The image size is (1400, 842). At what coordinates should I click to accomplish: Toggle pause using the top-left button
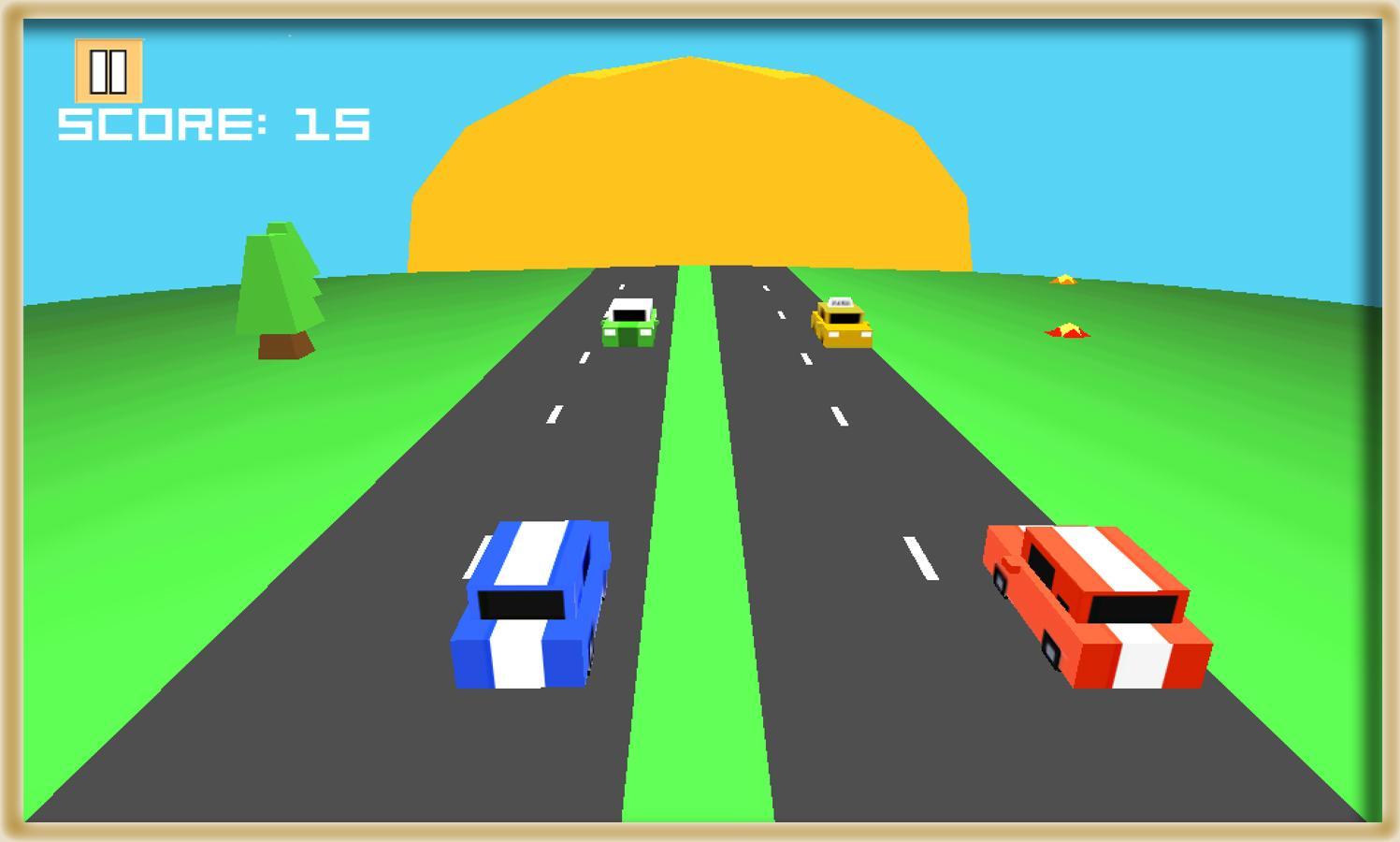pos(108,71)
